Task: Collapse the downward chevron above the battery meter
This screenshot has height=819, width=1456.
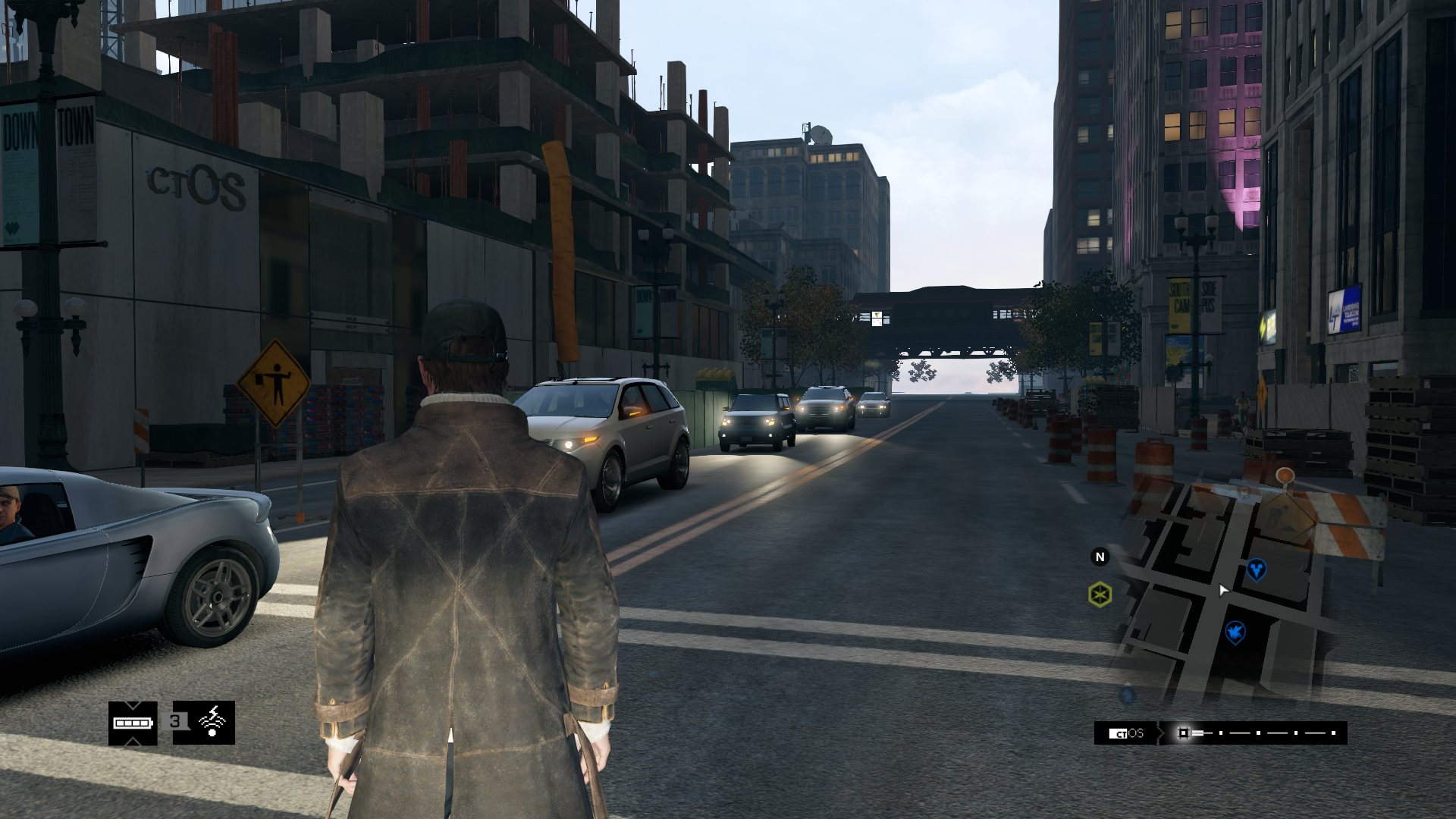Action: point(133,707)
